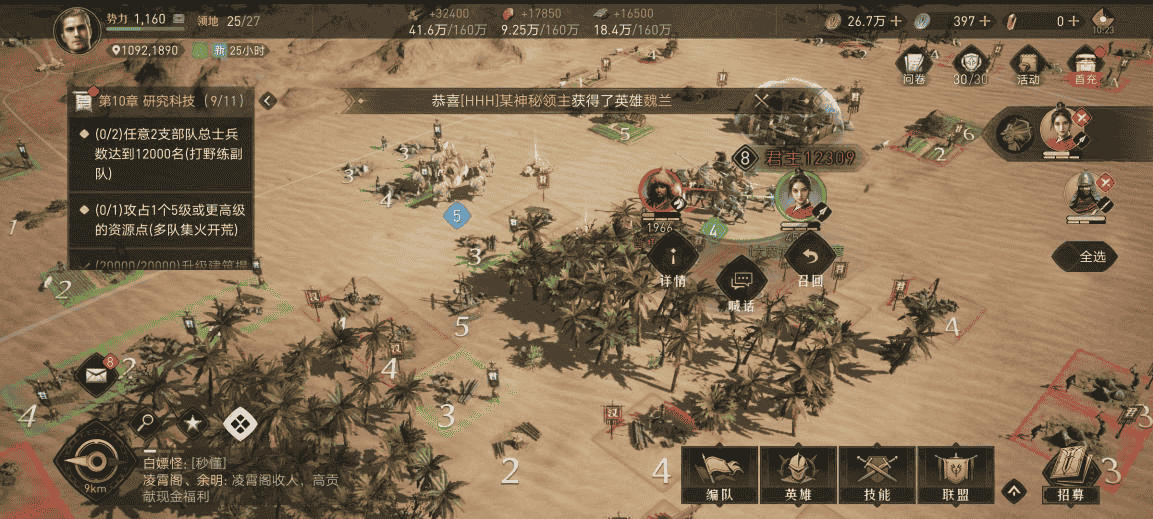View troop 详情 details

coord(671,263)
